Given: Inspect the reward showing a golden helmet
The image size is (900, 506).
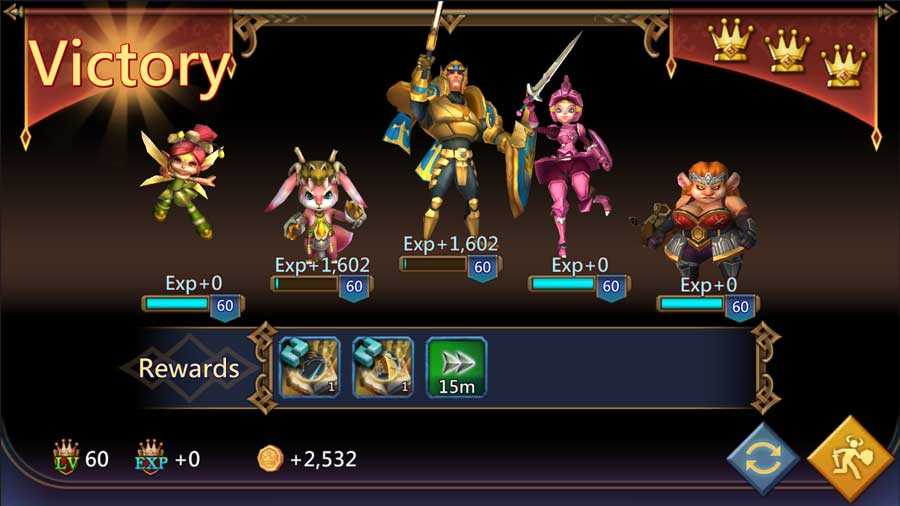Looking at the screenshot, I should (383, 367).
